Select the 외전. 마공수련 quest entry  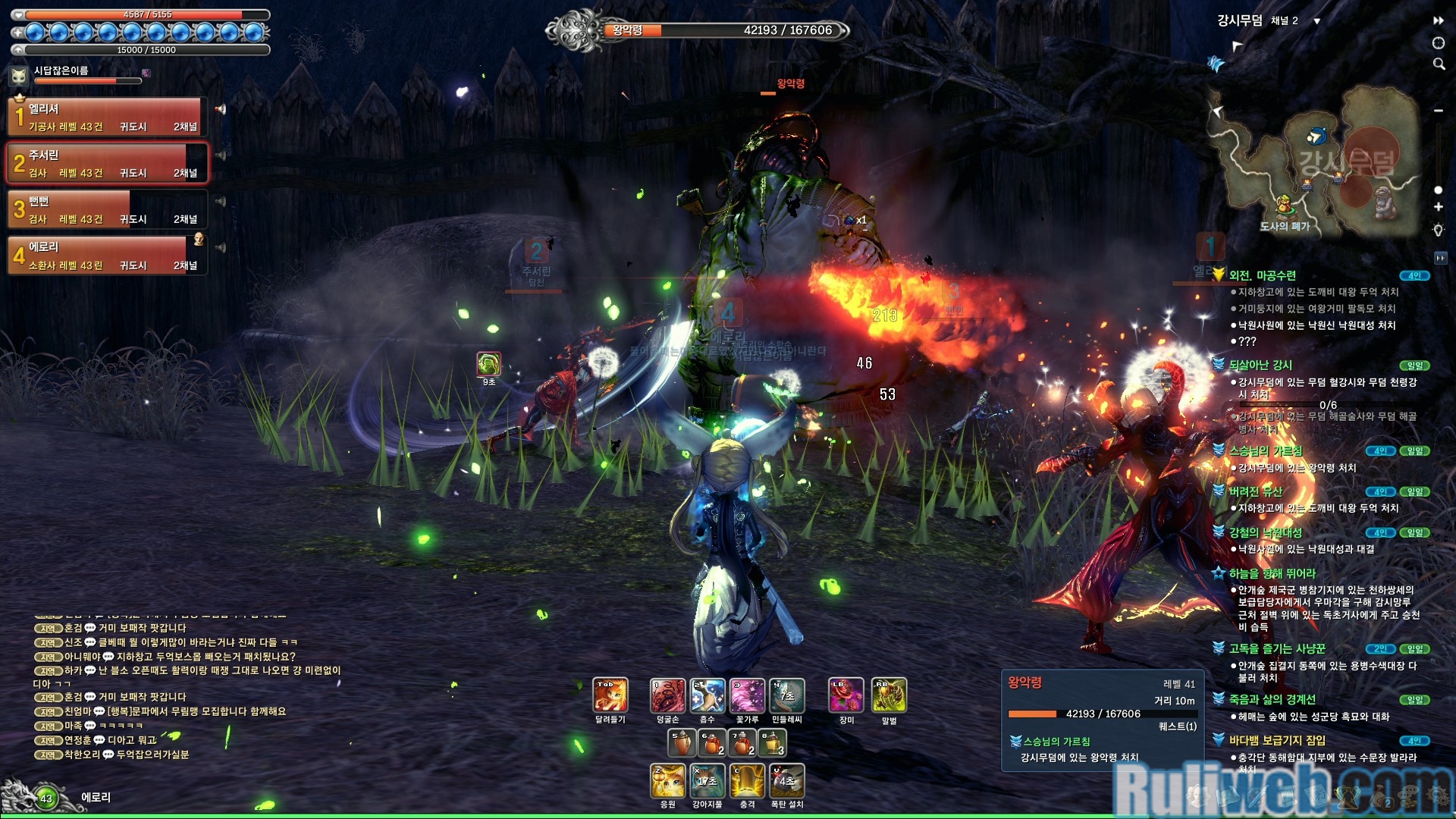coord(1262,275)
